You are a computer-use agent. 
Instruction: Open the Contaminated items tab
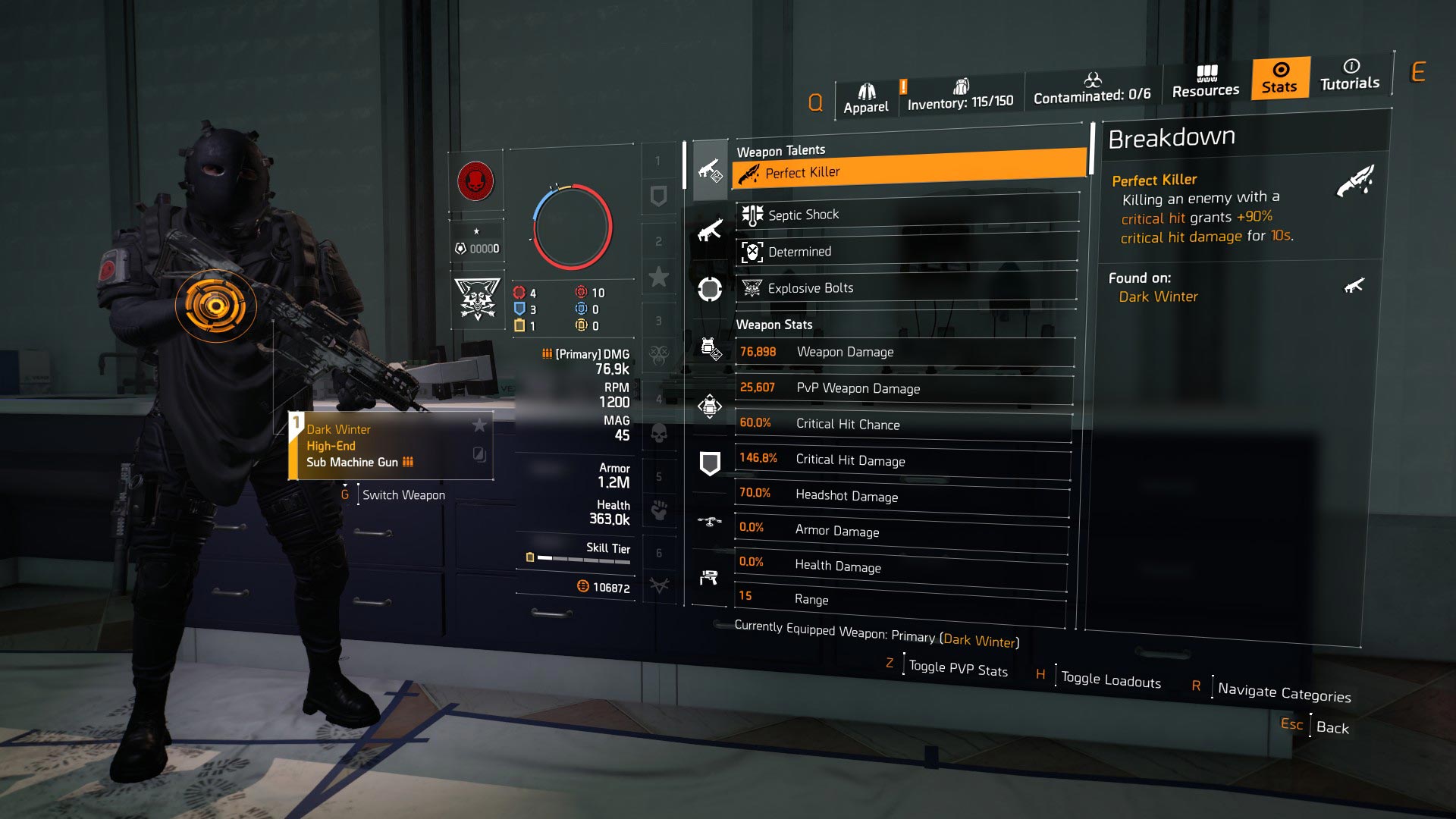(1091, 89)
